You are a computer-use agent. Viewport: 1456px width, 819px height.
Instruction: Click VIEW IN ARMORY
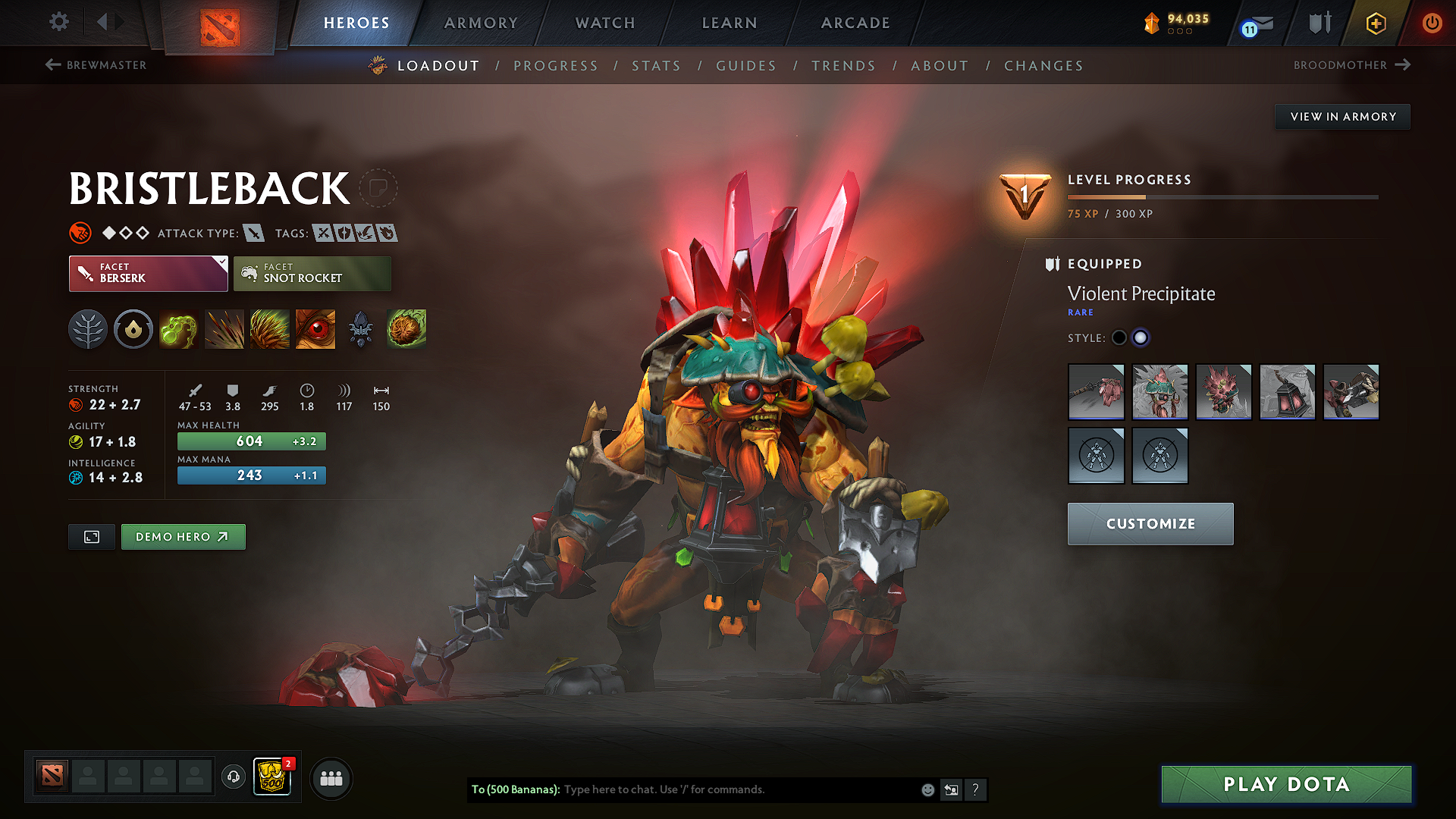coord(1341,116)
